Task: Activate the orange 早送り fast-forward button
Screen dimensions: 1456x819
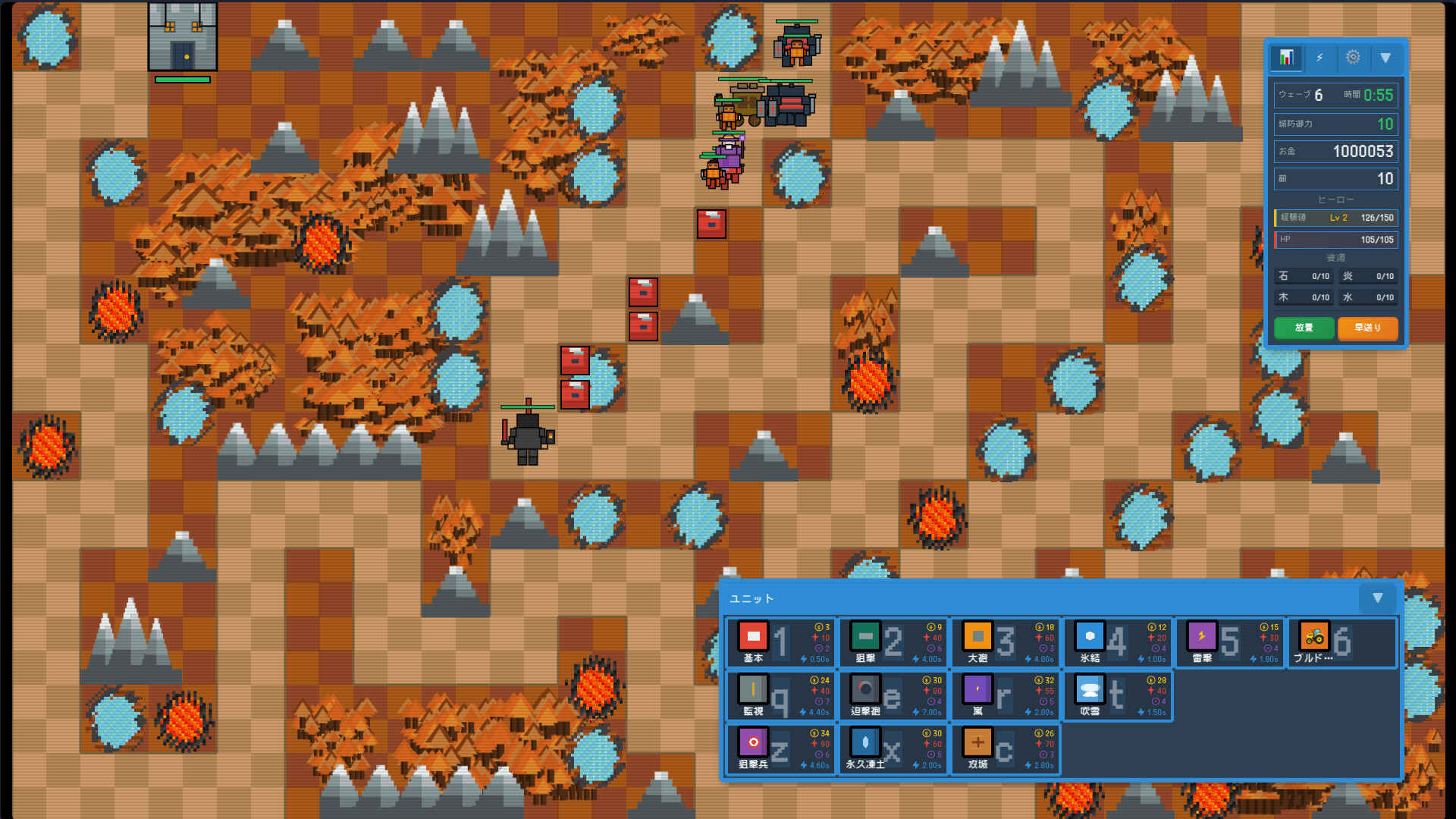Action: coord(1367,328)
